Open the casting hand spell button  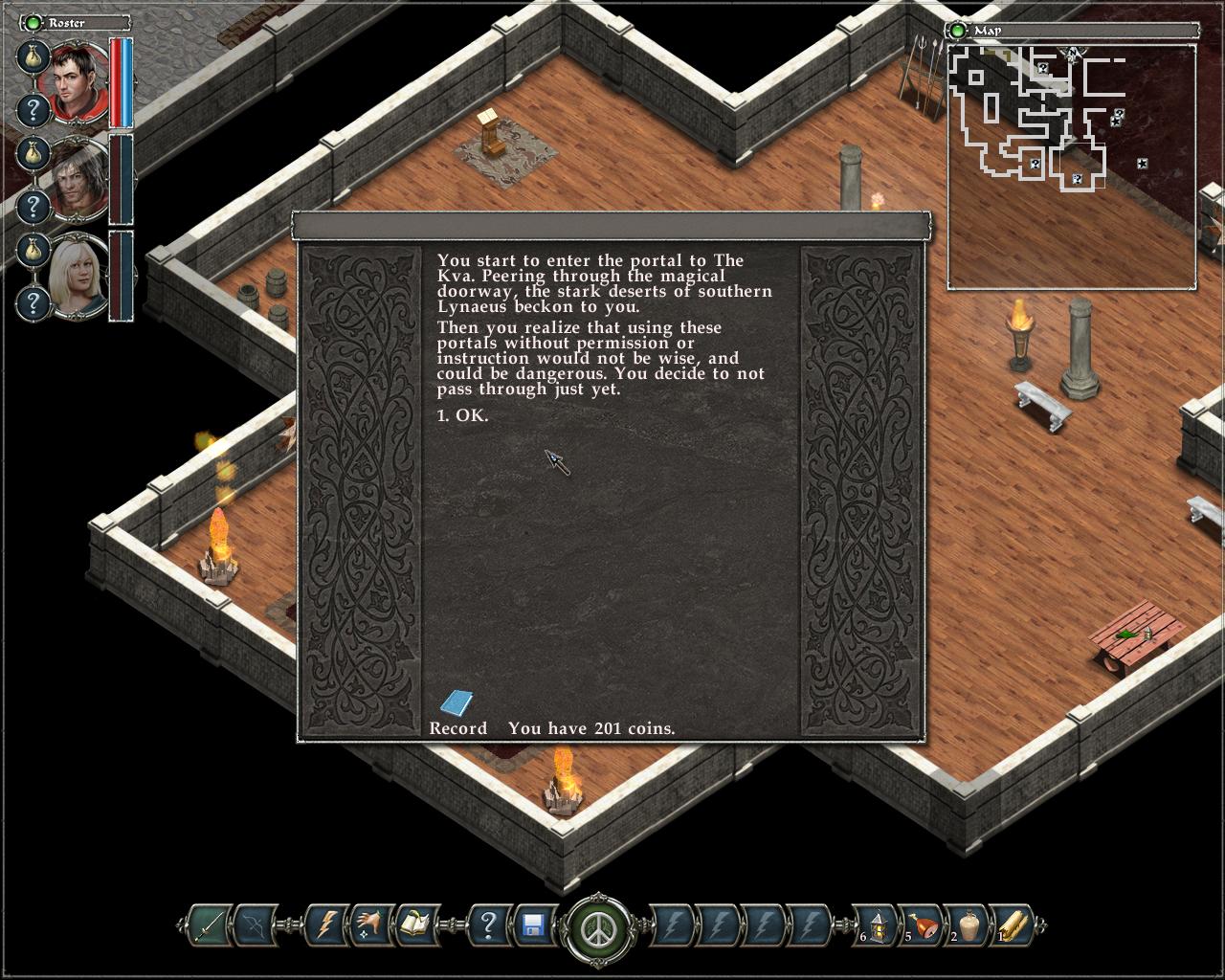pyautogui.click(x=369, y=925)
